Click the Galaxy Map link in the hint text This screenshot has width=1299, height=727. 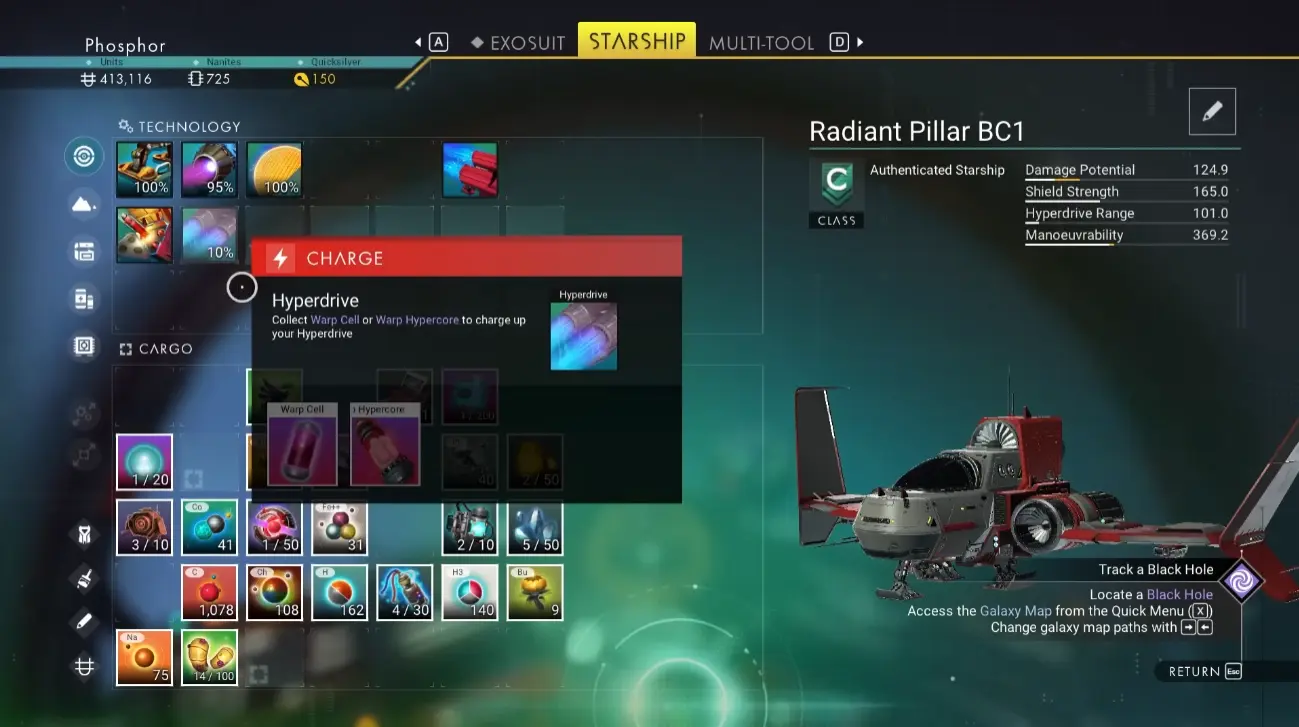pyautogui.click(x=1015, y=610)
